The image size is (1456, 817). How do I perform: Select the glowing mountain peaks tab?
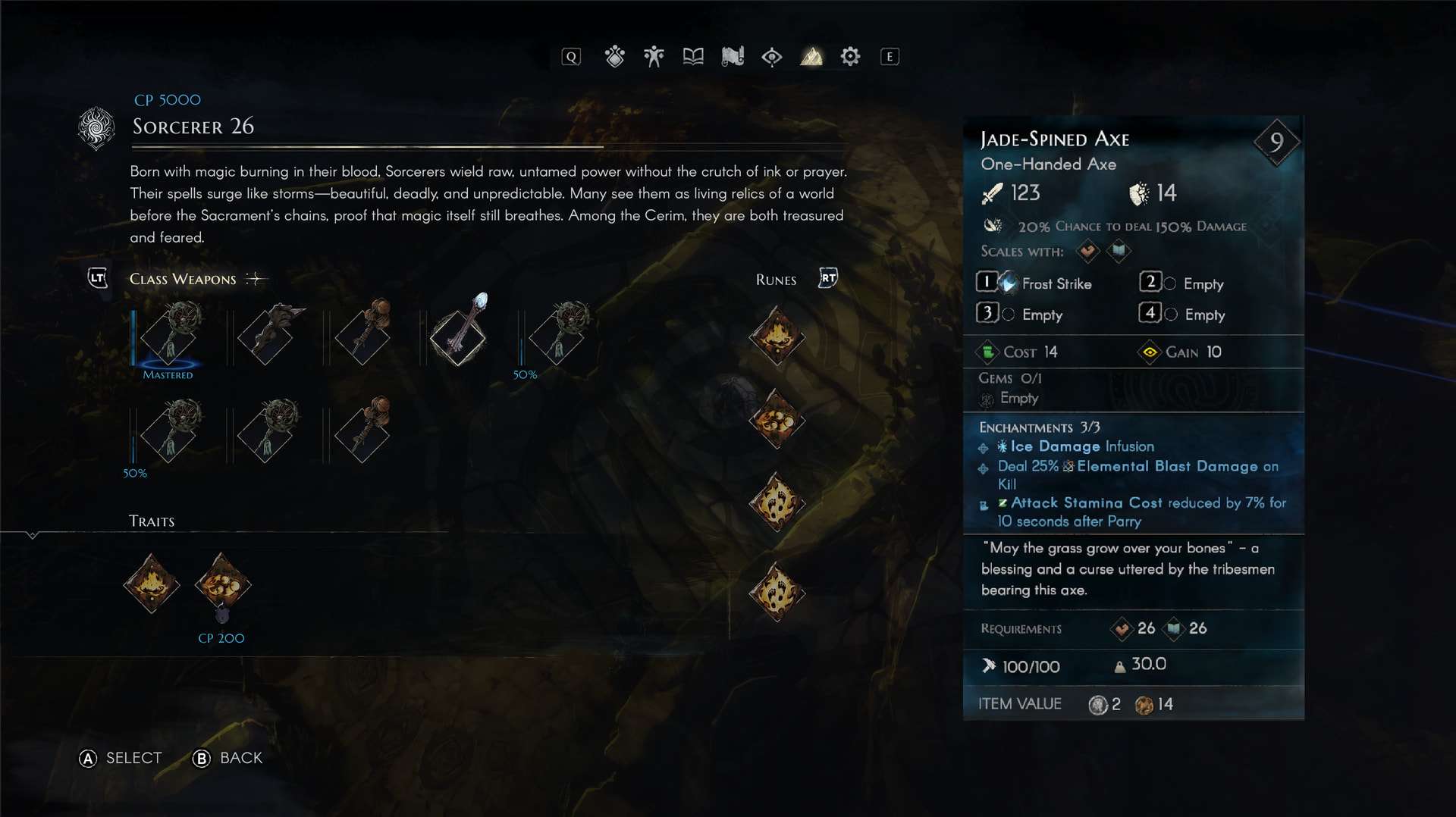[811, 56]
